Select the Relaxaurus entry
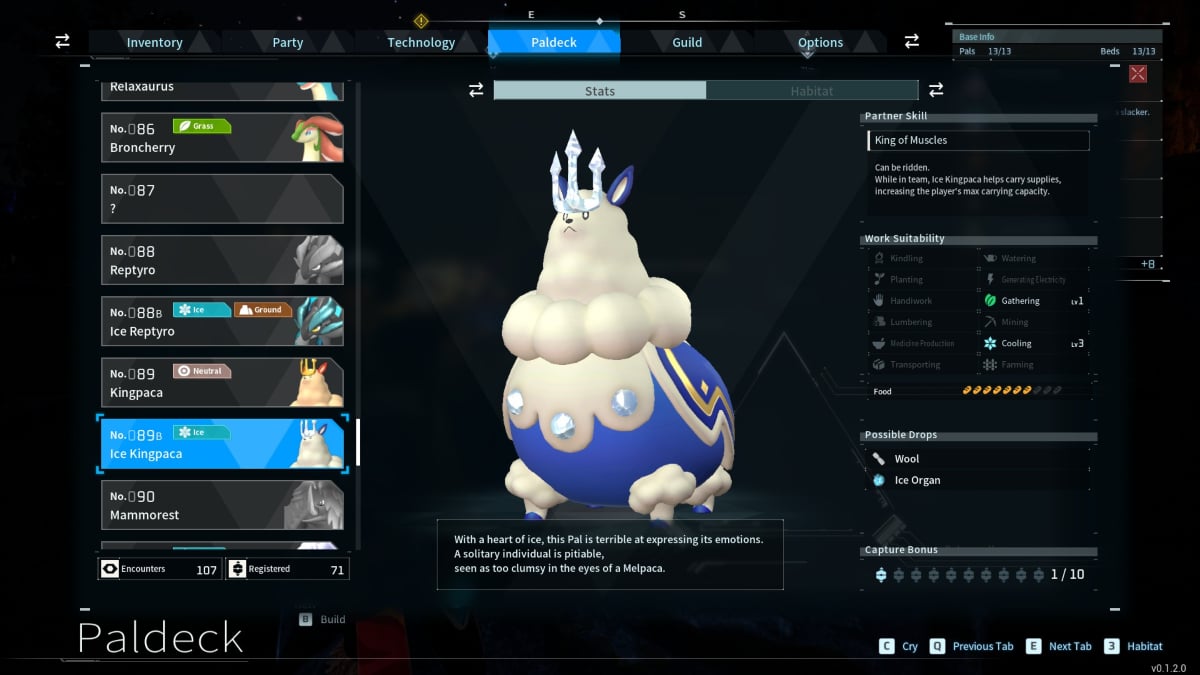 tap(222, 89)
